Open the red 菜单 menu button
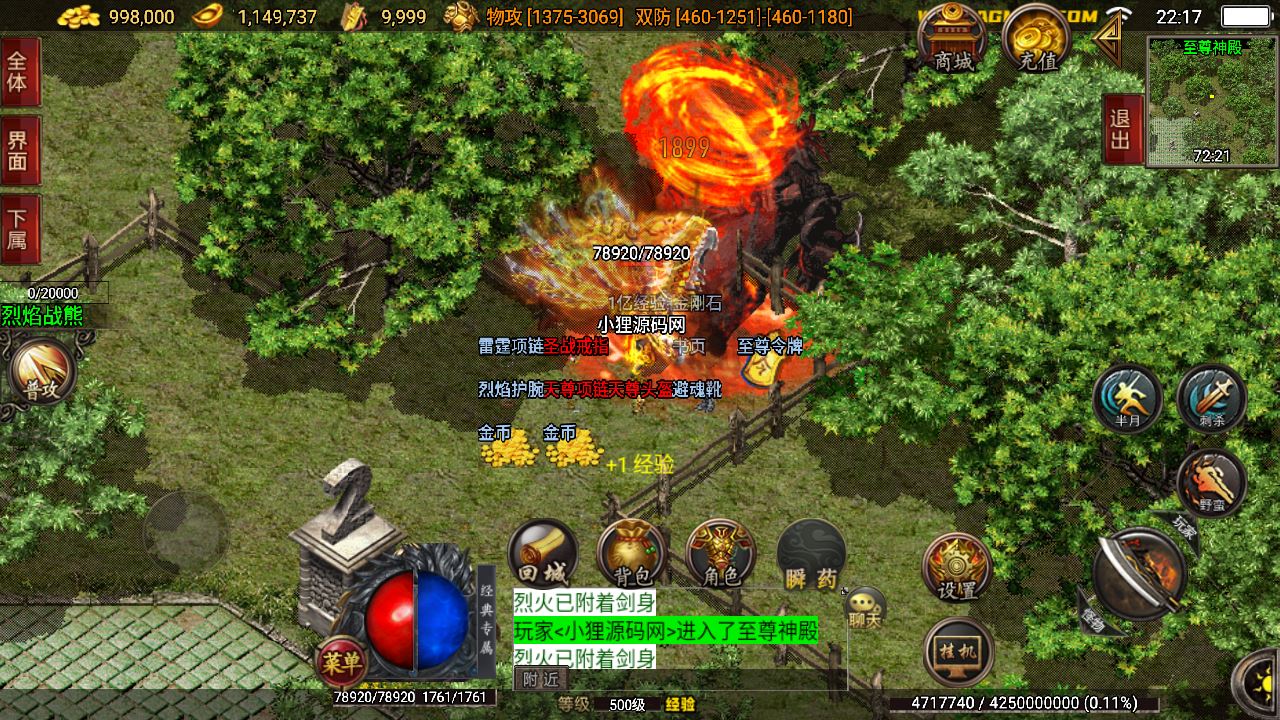The image size is (1280, 720). 341,661
